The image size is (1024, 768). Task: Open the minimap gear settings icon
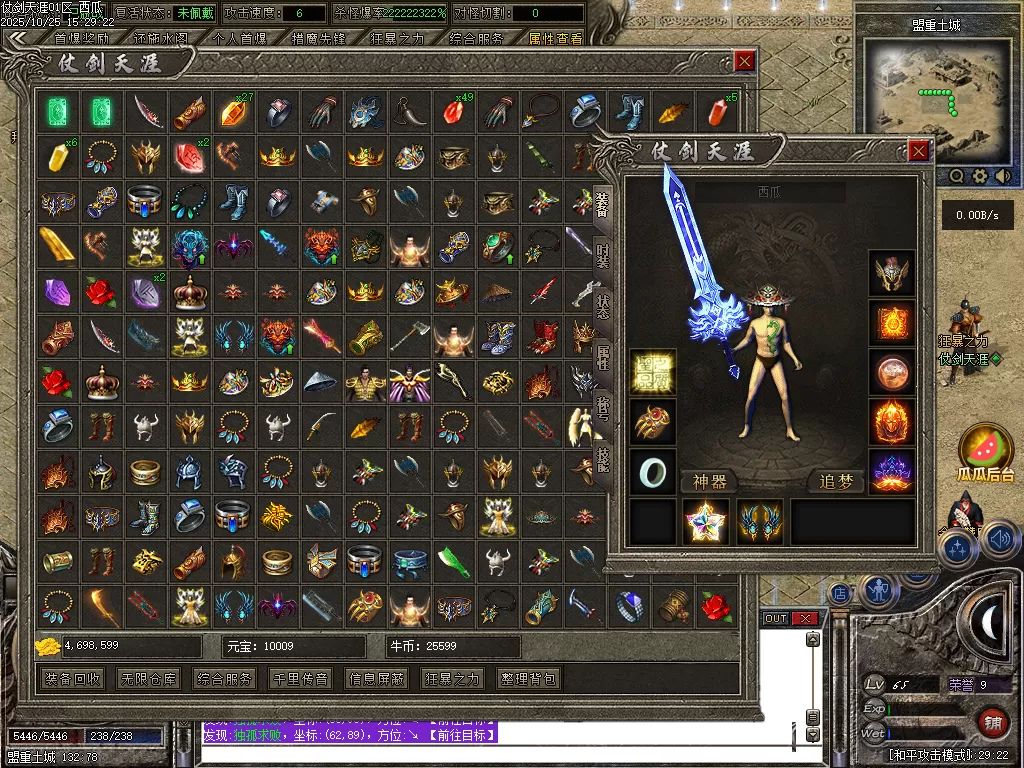point(980,176)
